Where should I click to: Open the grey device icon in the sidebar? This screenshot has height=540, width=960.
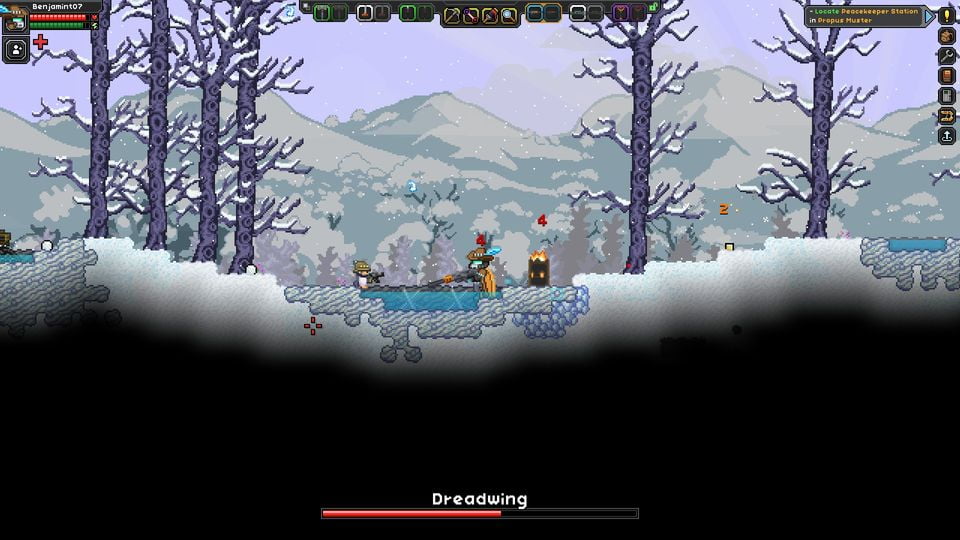pos(946,95)
